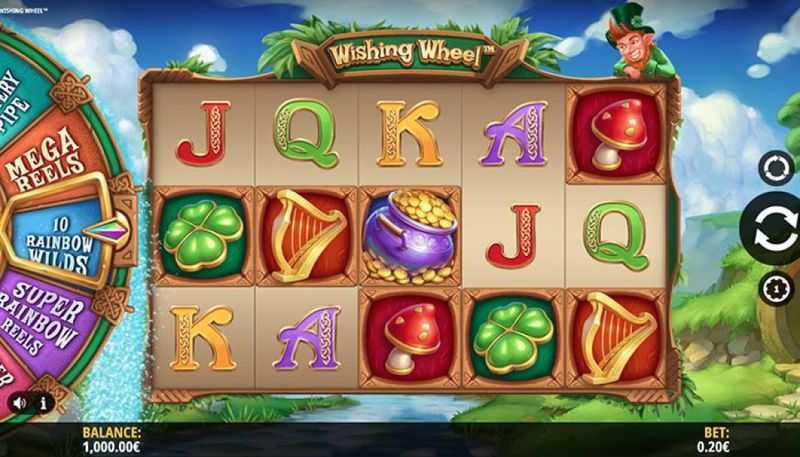Image resolution: width=800 pixels, height=457 pixels.
Task: Open the coin bet settings button
Action: pos(776,288)
